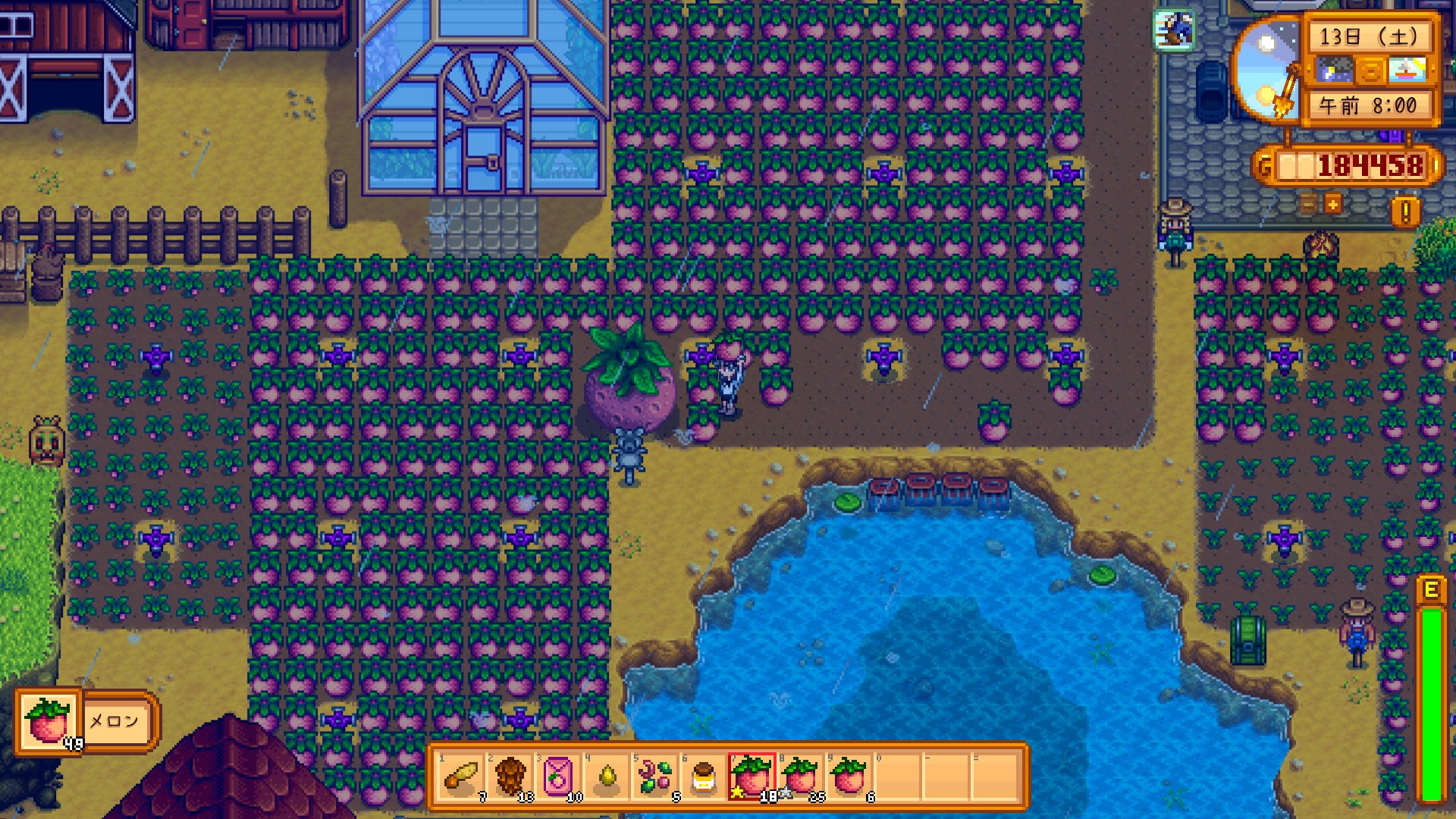
Task: Select the yellow seed item in slot 4
Action: click(x=607, y=777)
